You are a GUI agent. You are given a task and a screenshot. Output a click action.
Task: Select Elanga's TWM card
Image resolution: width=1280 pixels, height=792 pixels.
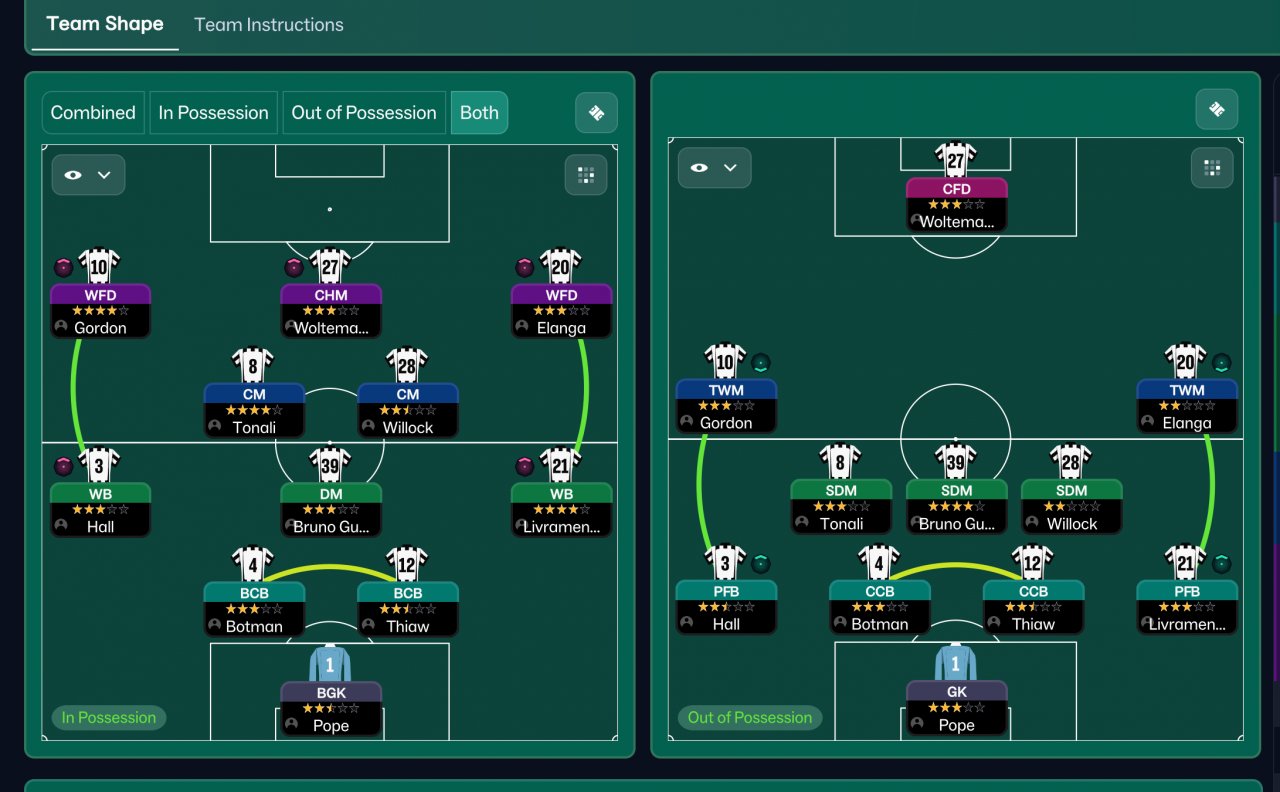click(1187, 406)
